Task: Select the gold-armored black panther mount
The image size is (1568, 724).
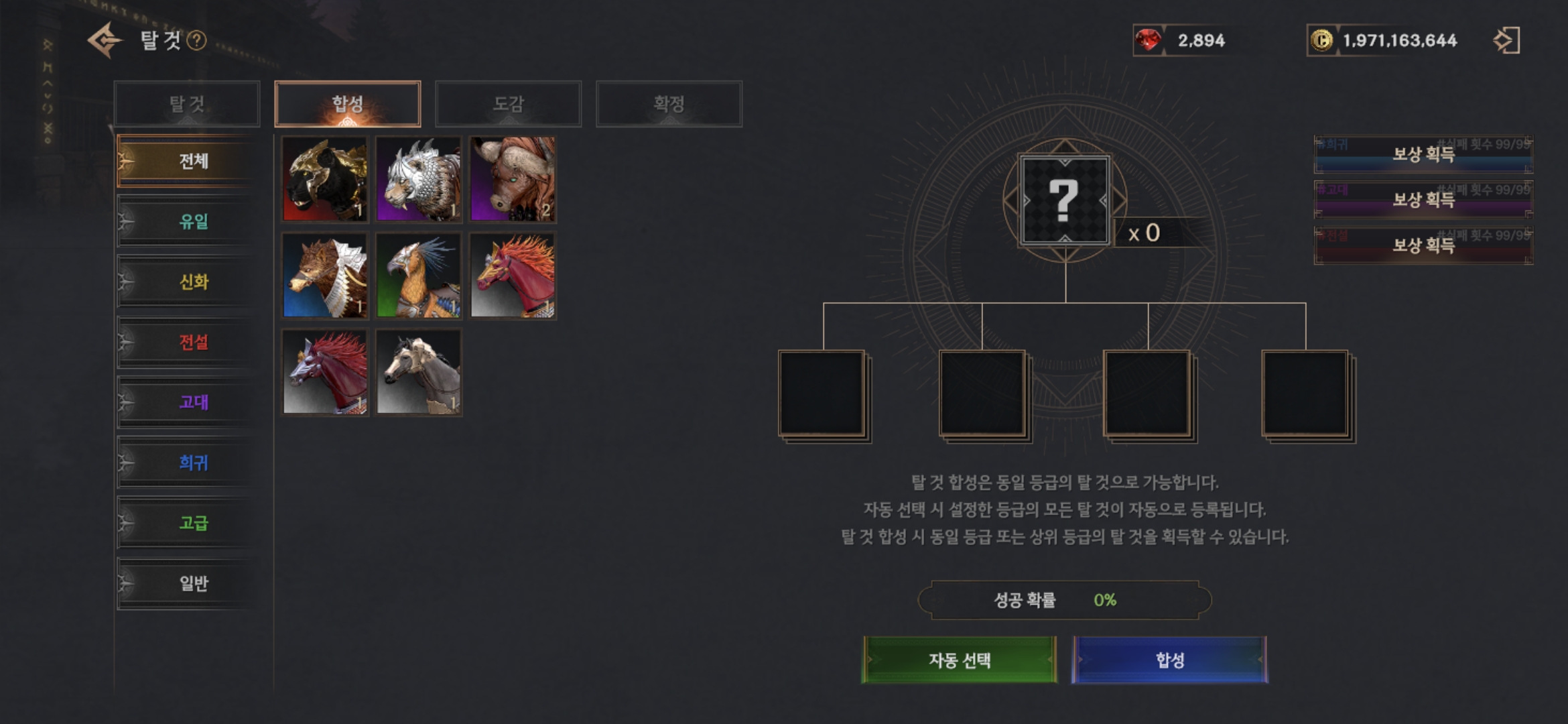Action: click(x=325, y=179)
